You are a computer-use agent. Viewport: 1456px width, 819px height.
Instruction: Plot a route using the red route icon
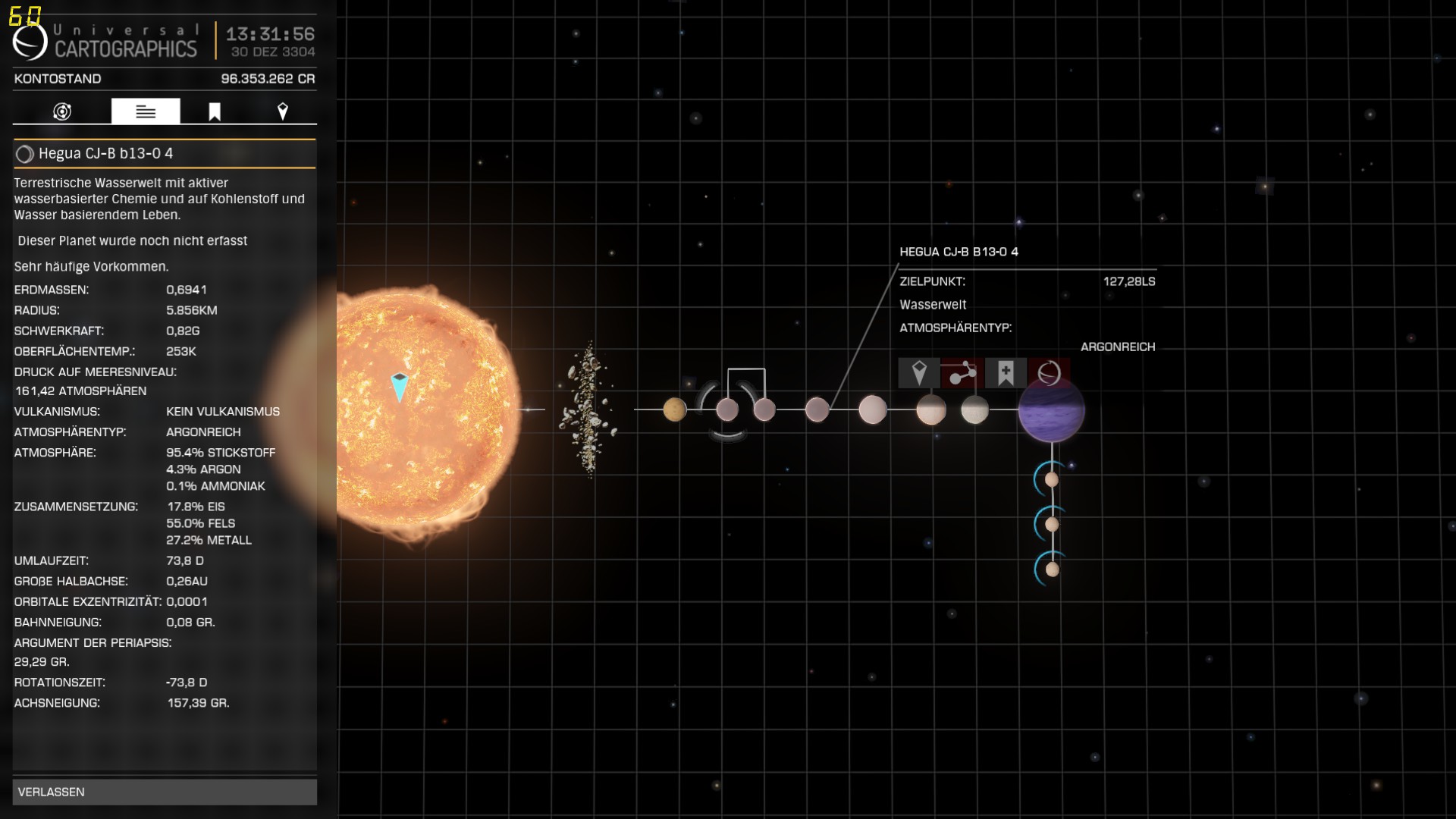[962, 373]
